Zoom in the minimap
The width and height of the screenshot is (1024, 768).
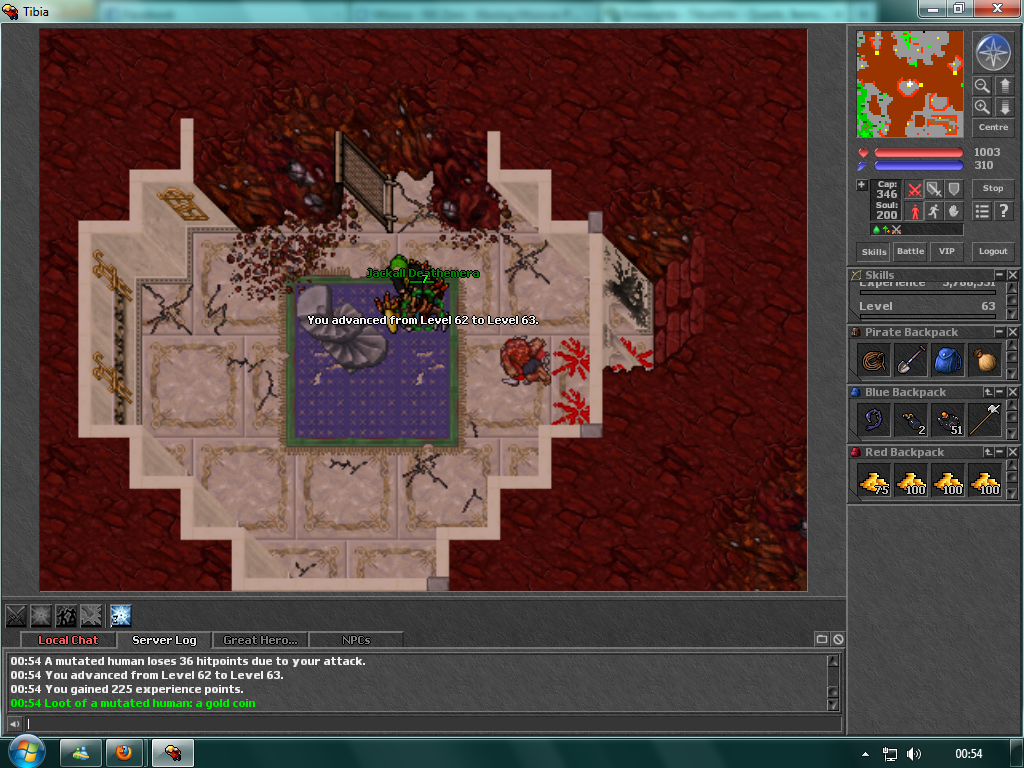point(982,107)
